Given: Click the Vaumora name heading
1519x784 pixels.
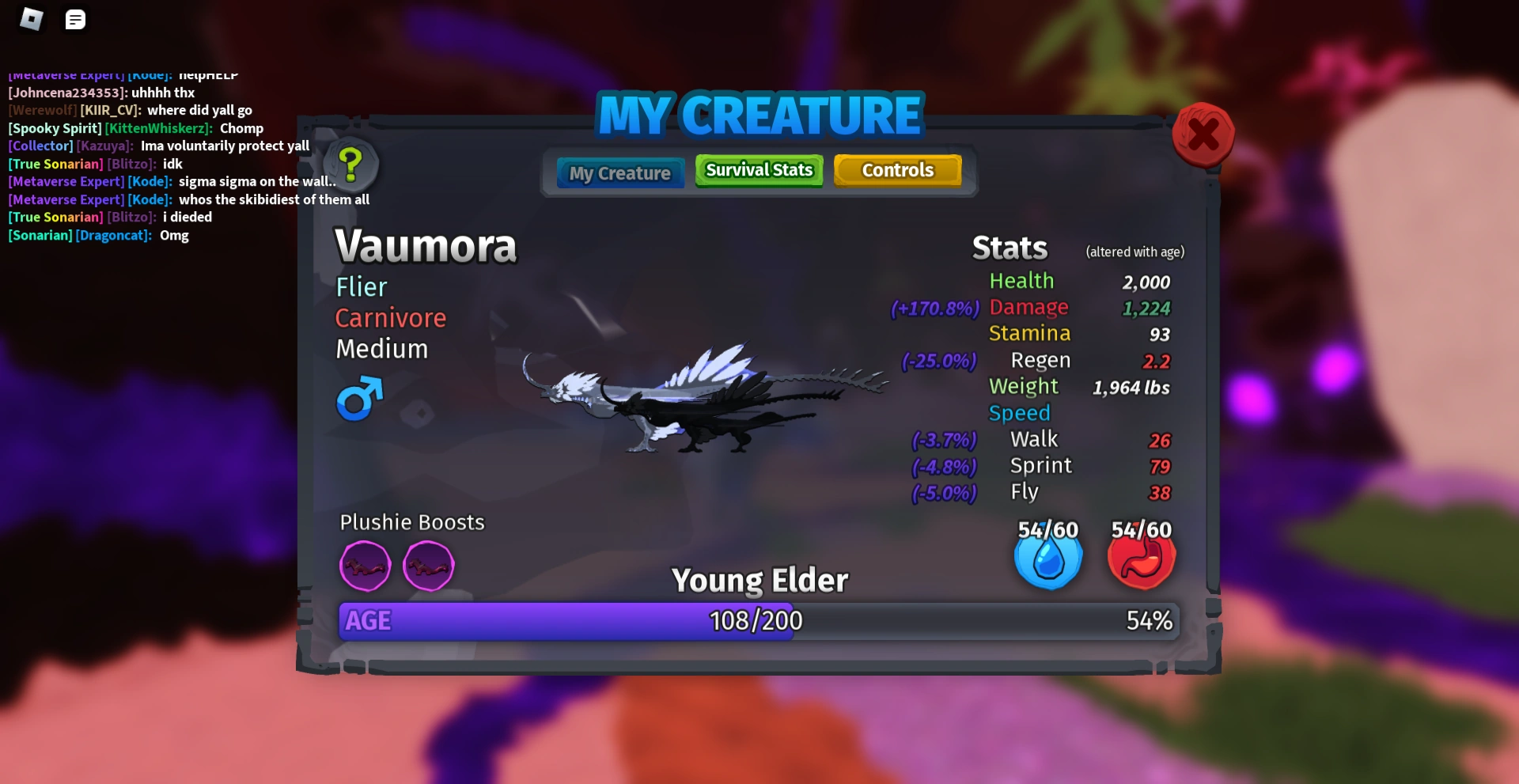Looking at the screenshot, I should click(x=426, y=246).
